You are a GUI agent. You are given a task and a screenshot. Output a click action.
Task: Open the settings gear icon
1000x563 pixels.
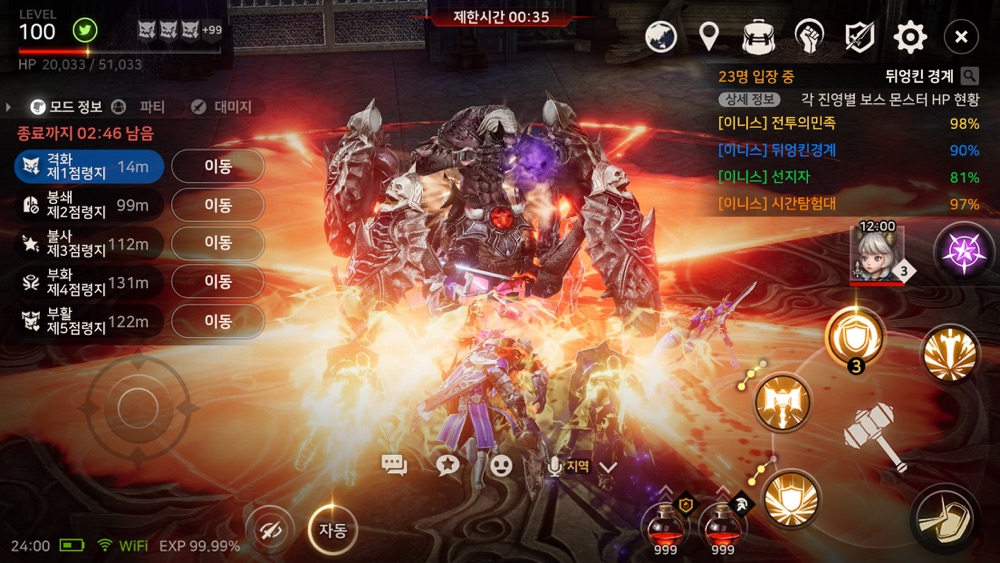pyautogui.click(x=910, y=38)
